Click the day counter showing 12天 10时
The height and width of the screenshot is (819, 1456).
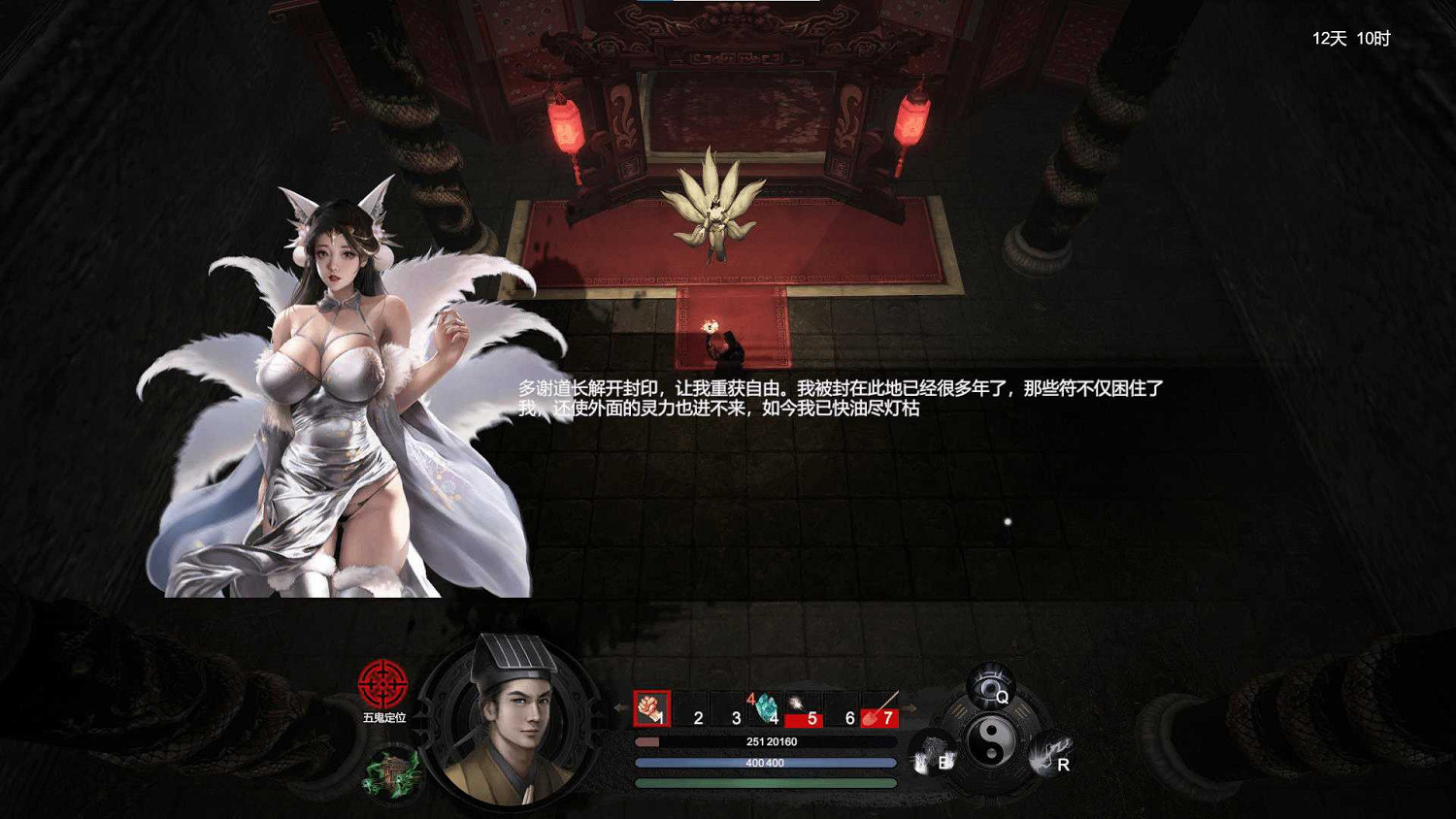tap(1351, 38)
